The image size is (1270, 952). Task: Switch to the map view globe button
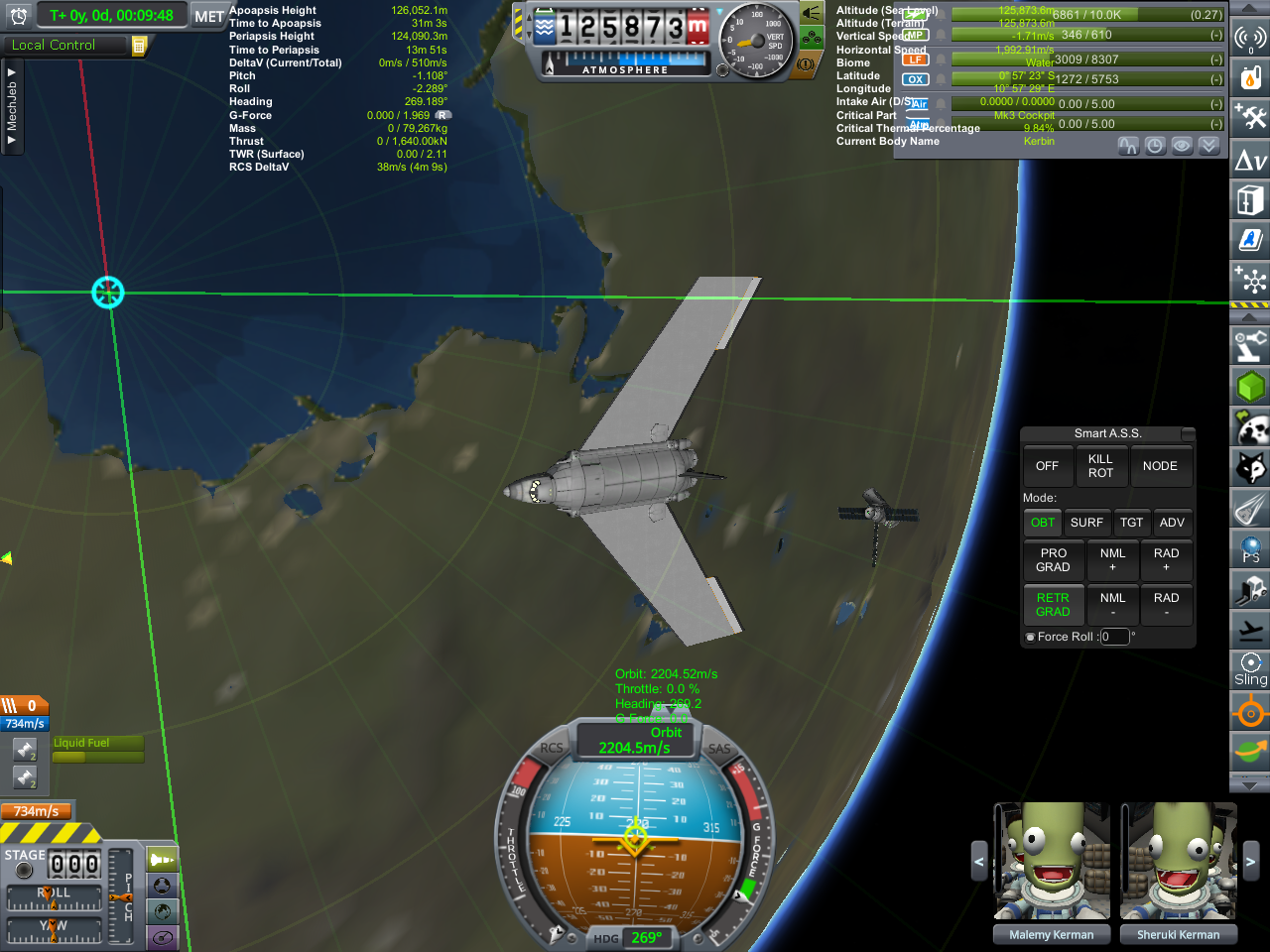163,911
